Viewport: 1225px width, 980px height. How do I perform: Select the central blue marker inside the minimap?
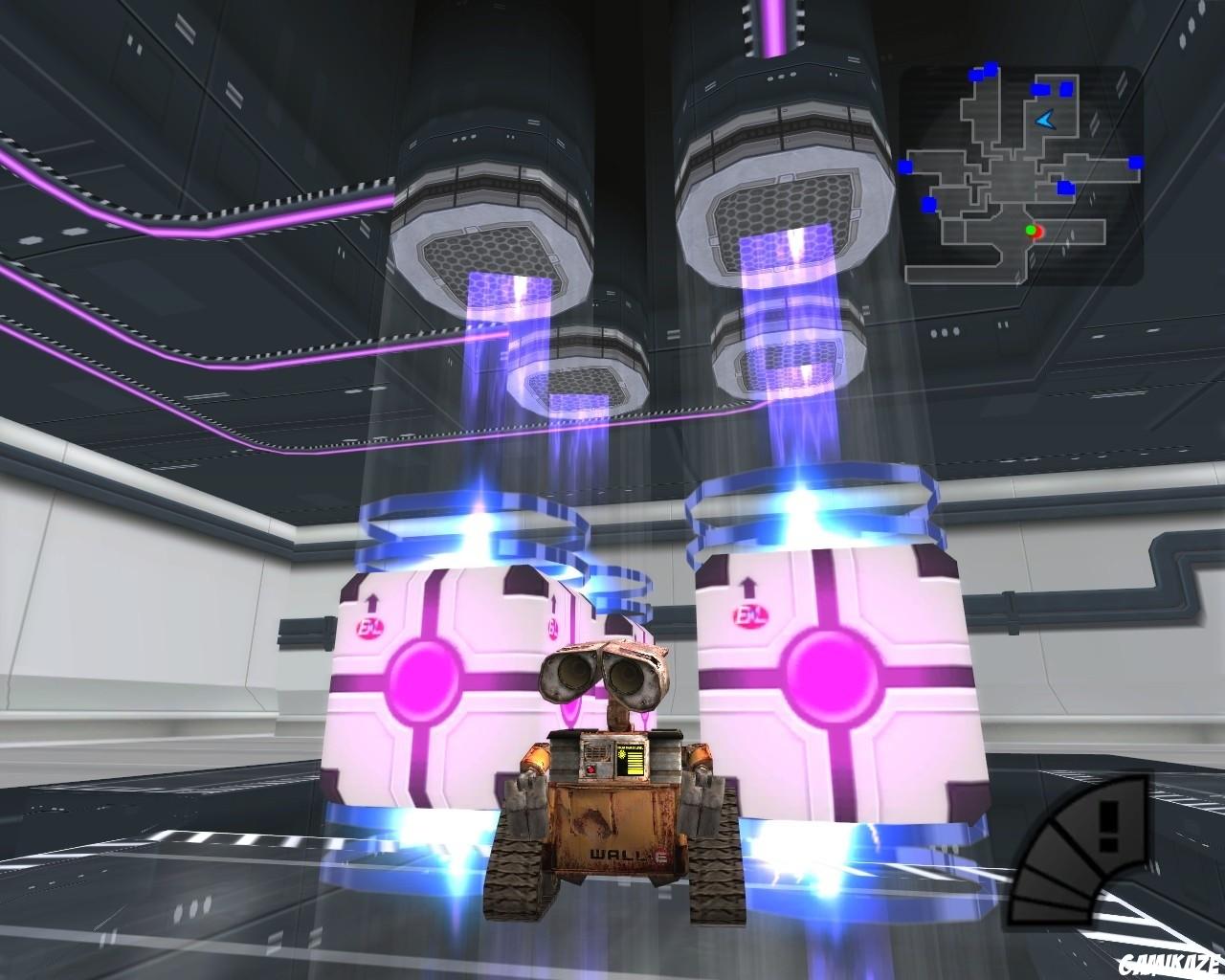pos(1065,188)
